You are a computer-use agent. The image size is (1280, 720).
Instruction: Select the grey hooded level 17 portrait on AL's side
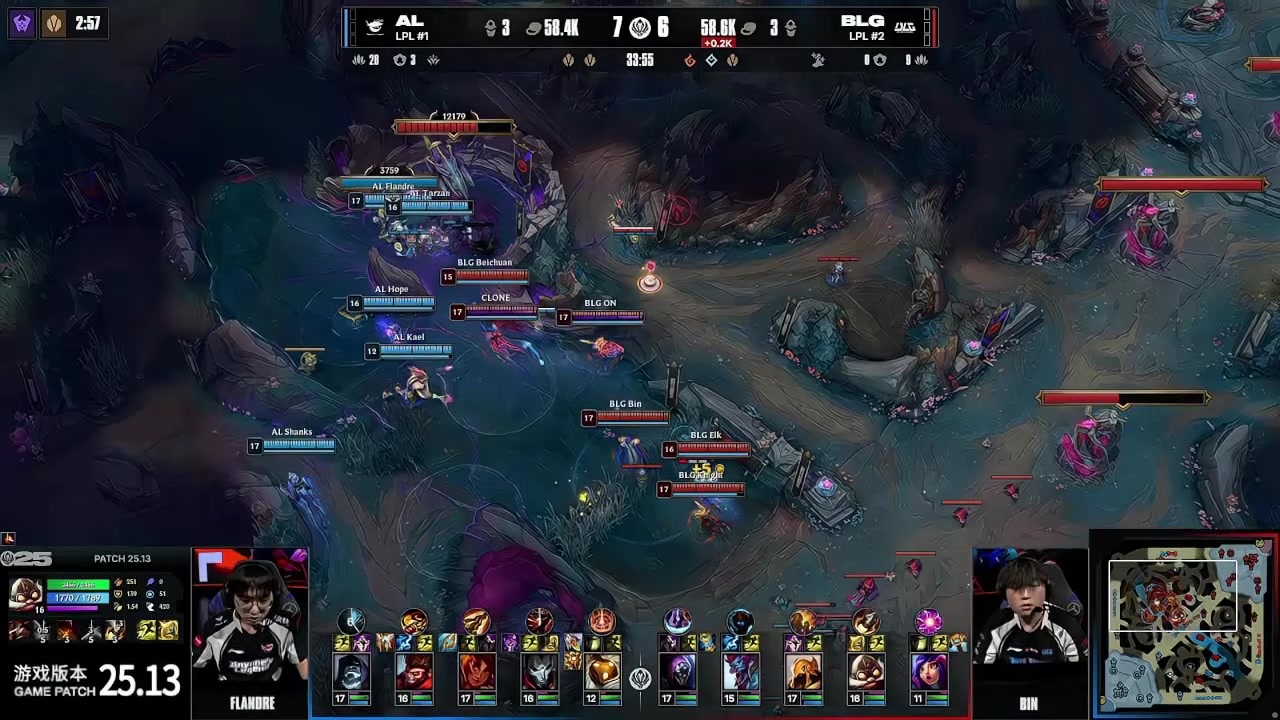pos(351,672)
